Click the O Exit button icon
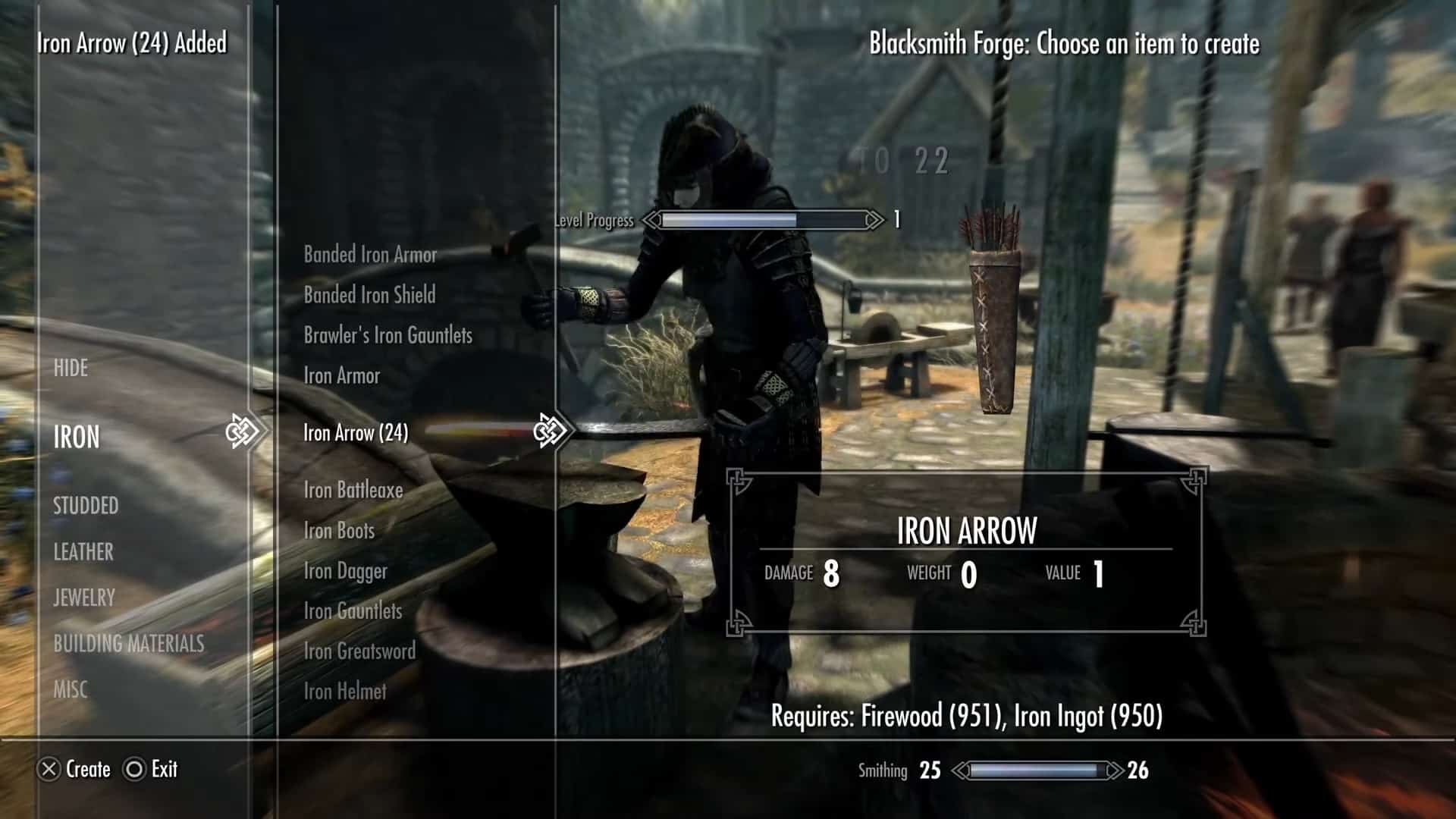 pyautogui.click(x=135, y=770)
